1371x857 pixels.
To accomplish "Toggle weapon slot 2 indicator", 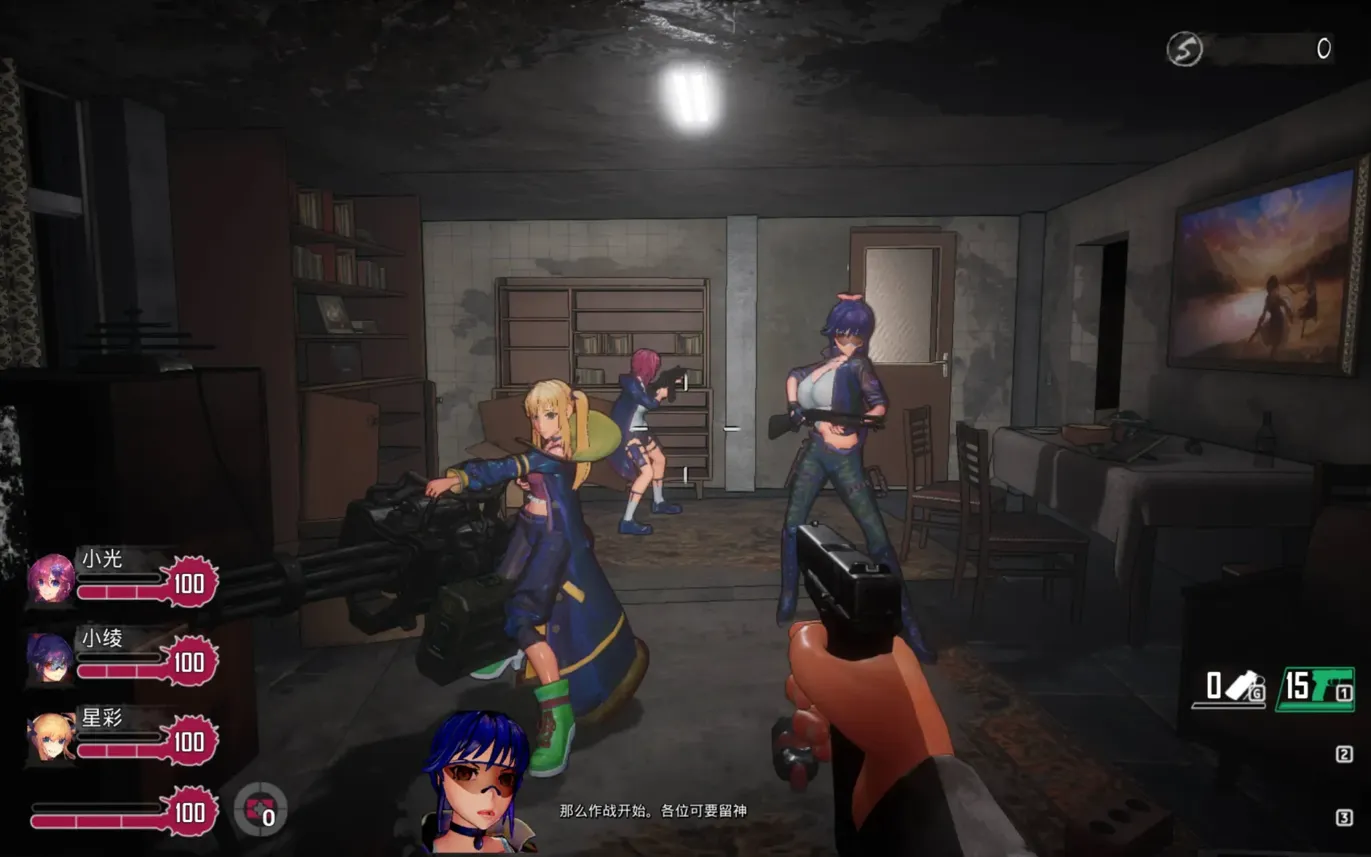I will click(x=1343, y=753).
